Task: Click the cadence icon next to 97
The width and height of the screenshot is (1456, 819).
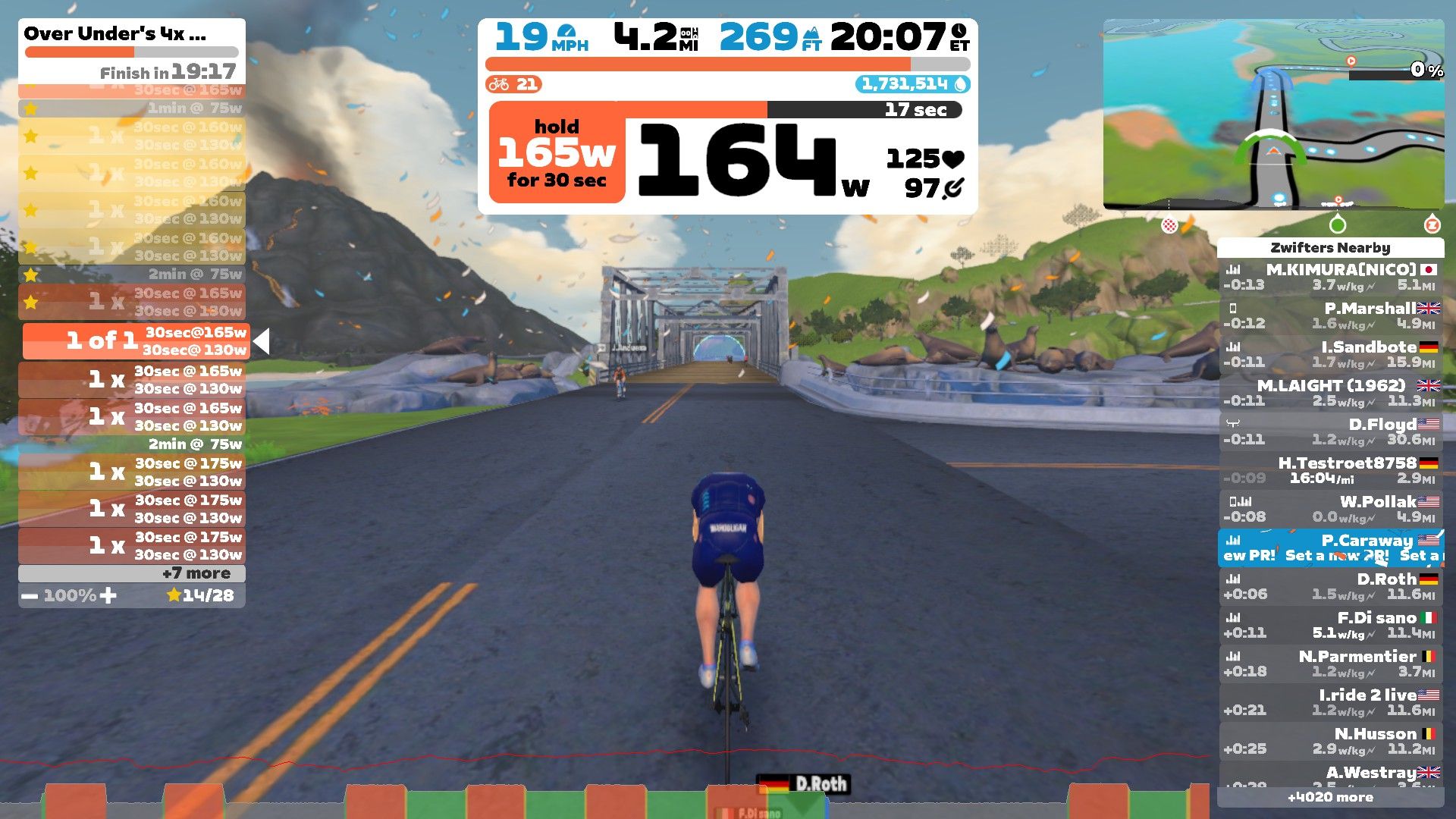Action: 952,190
